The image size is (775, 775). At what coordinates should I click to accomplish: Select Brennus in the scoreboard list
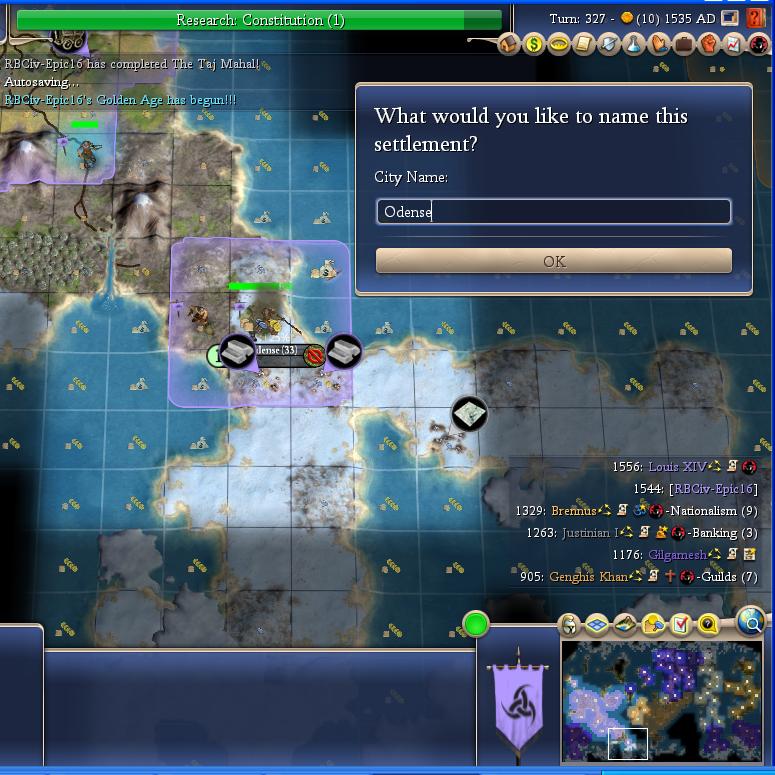[573, 511]
